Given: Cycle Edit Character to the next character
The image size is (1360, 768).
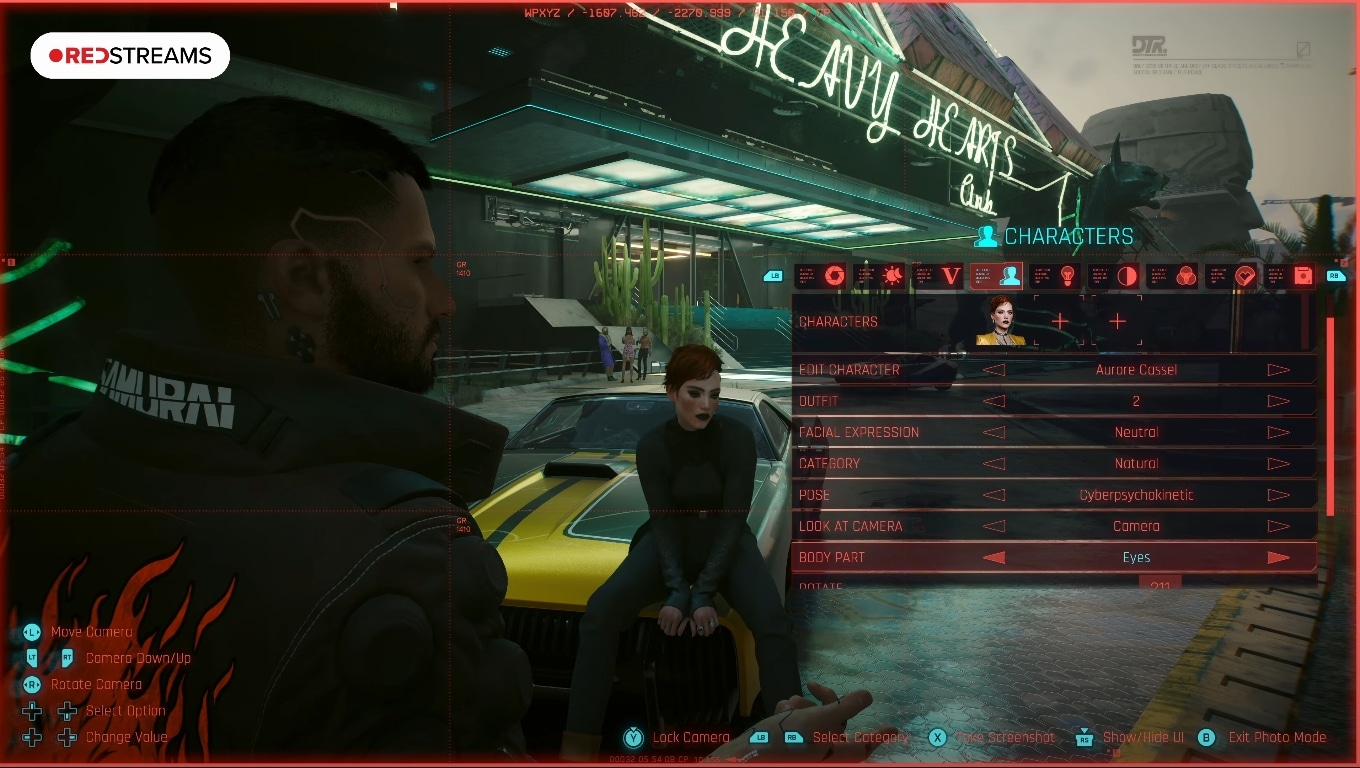Looking at the screenshot, I should coord(1278,370).
